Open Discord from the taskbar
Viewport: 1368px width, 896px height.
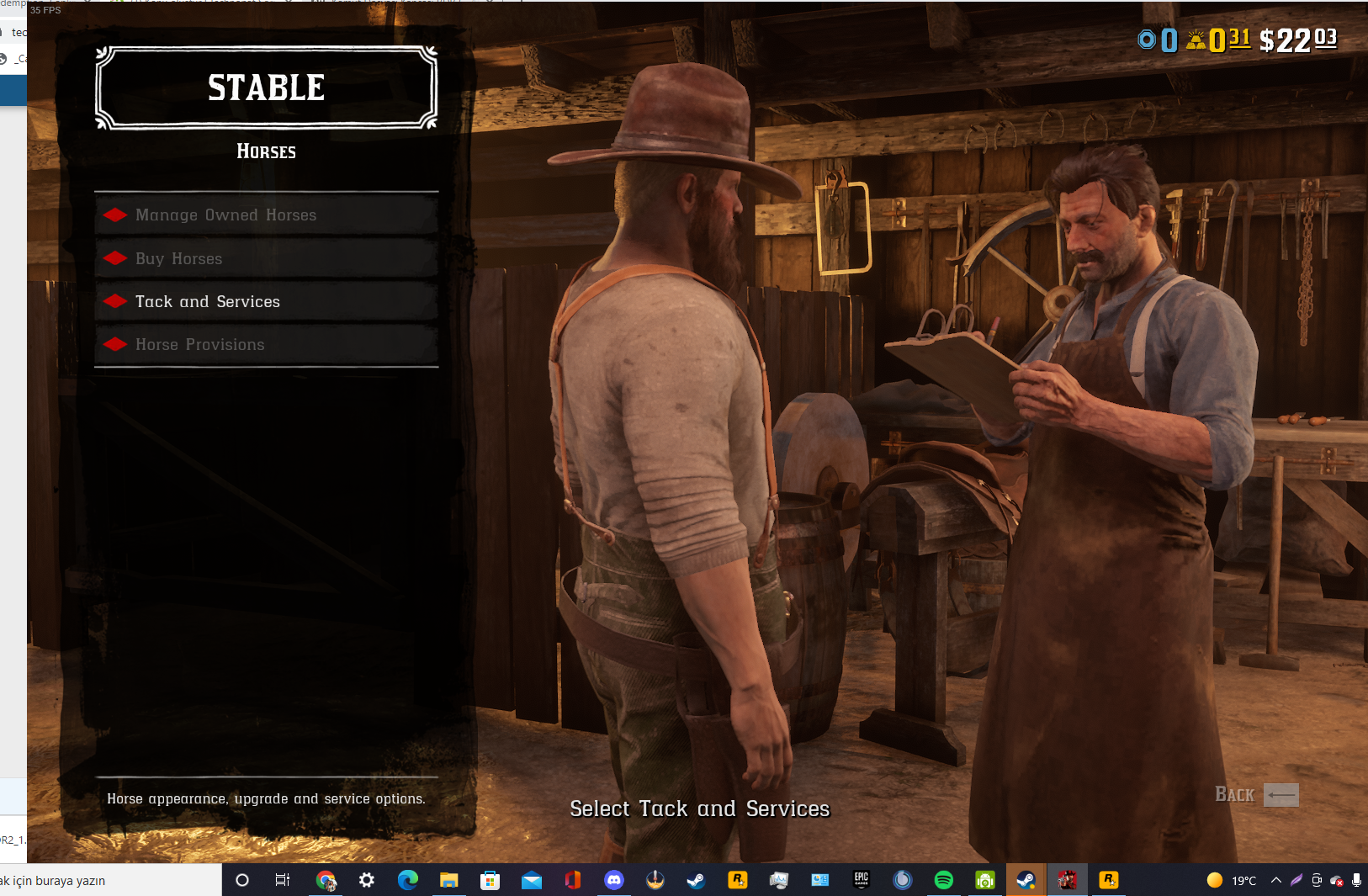614,880
